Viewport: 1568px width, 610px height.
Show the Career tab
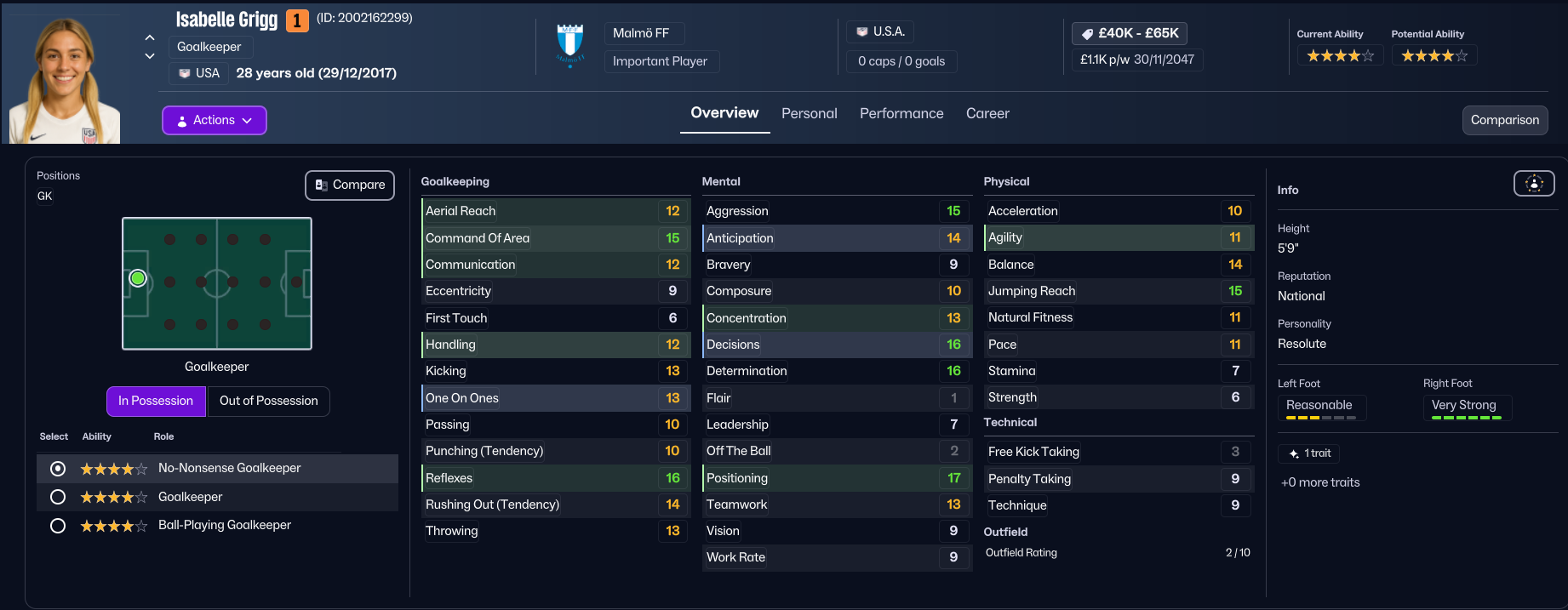click(987, 113)
